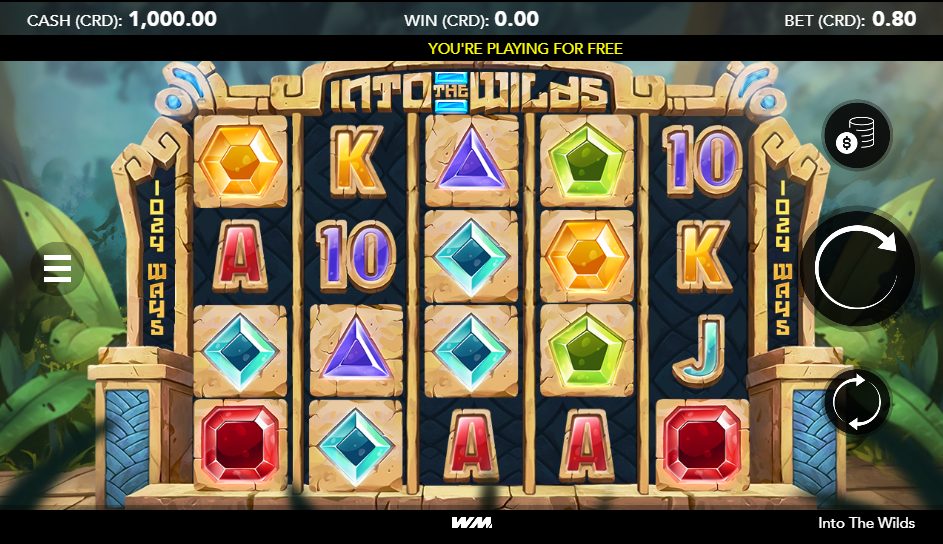Screen dimensions: 943x544
Task: Spin the reels with the large arrow button
Action: coord(859,266)
